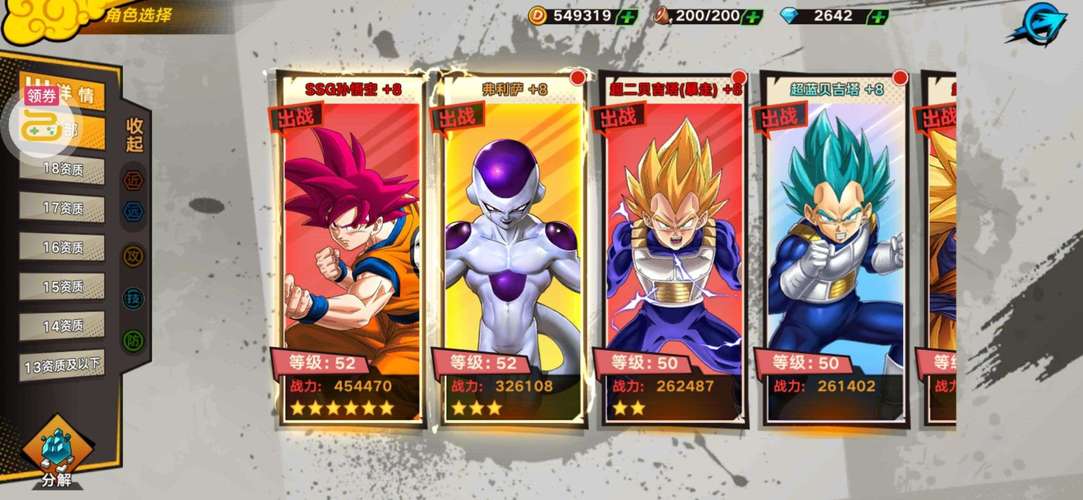This screenshot has width=1083, height=500.
Task: Pick the 超蓝贝吉塔 character card
Action: click(x=832, y=250)
